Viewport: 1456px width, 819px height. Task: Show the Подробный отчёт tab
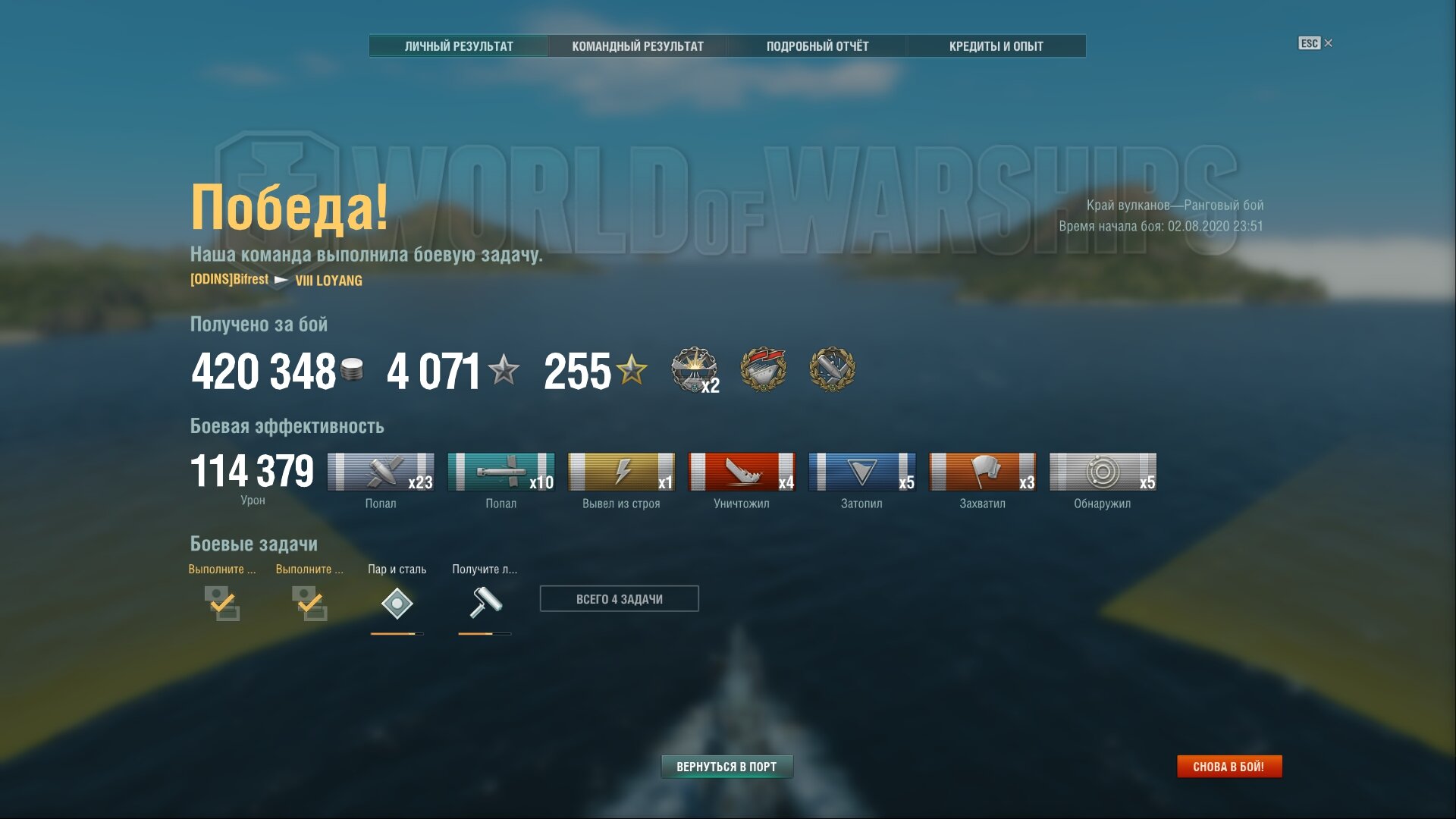coord(817,46)
